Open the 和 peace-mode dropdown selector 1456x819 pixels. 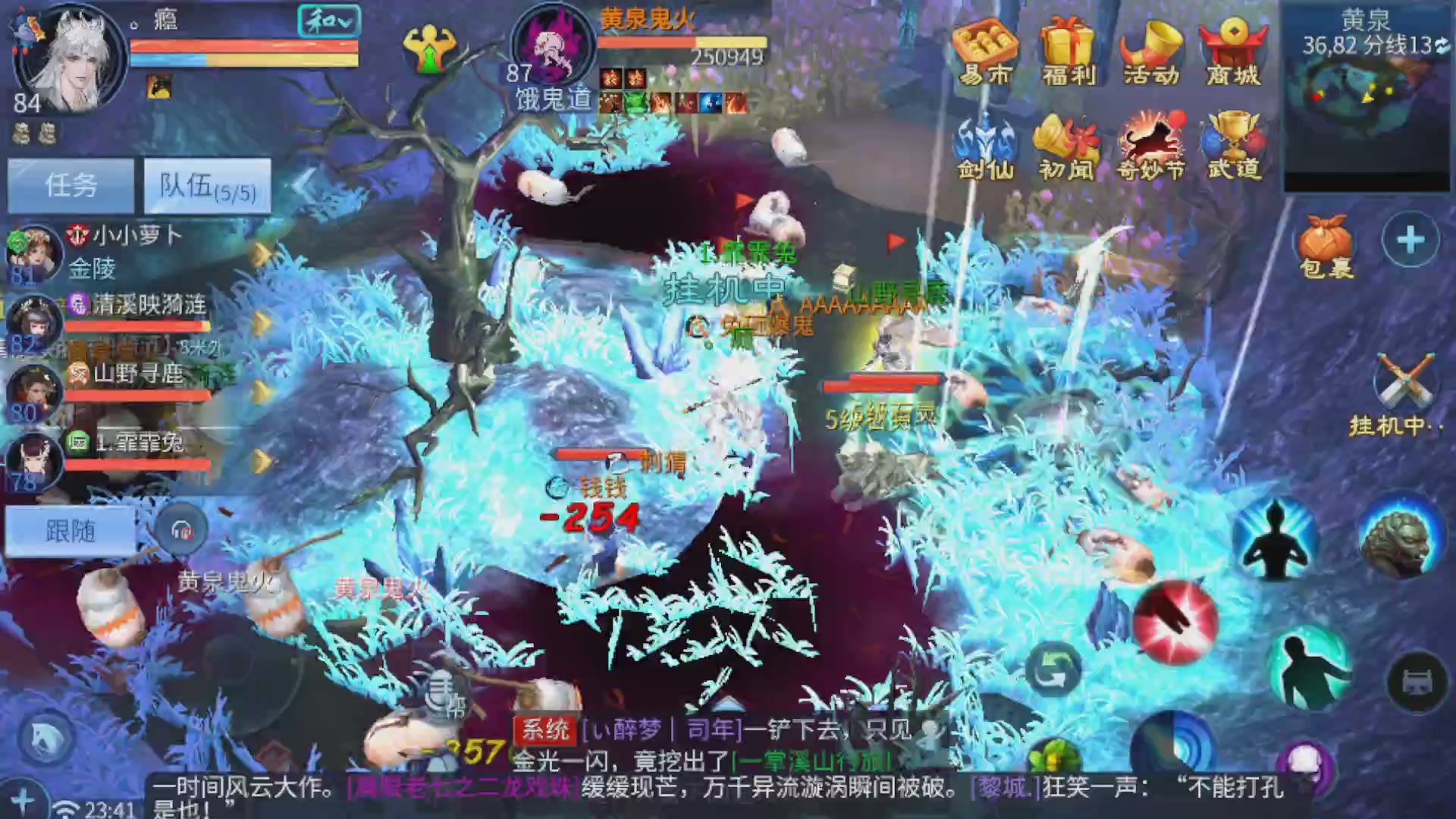330,21
